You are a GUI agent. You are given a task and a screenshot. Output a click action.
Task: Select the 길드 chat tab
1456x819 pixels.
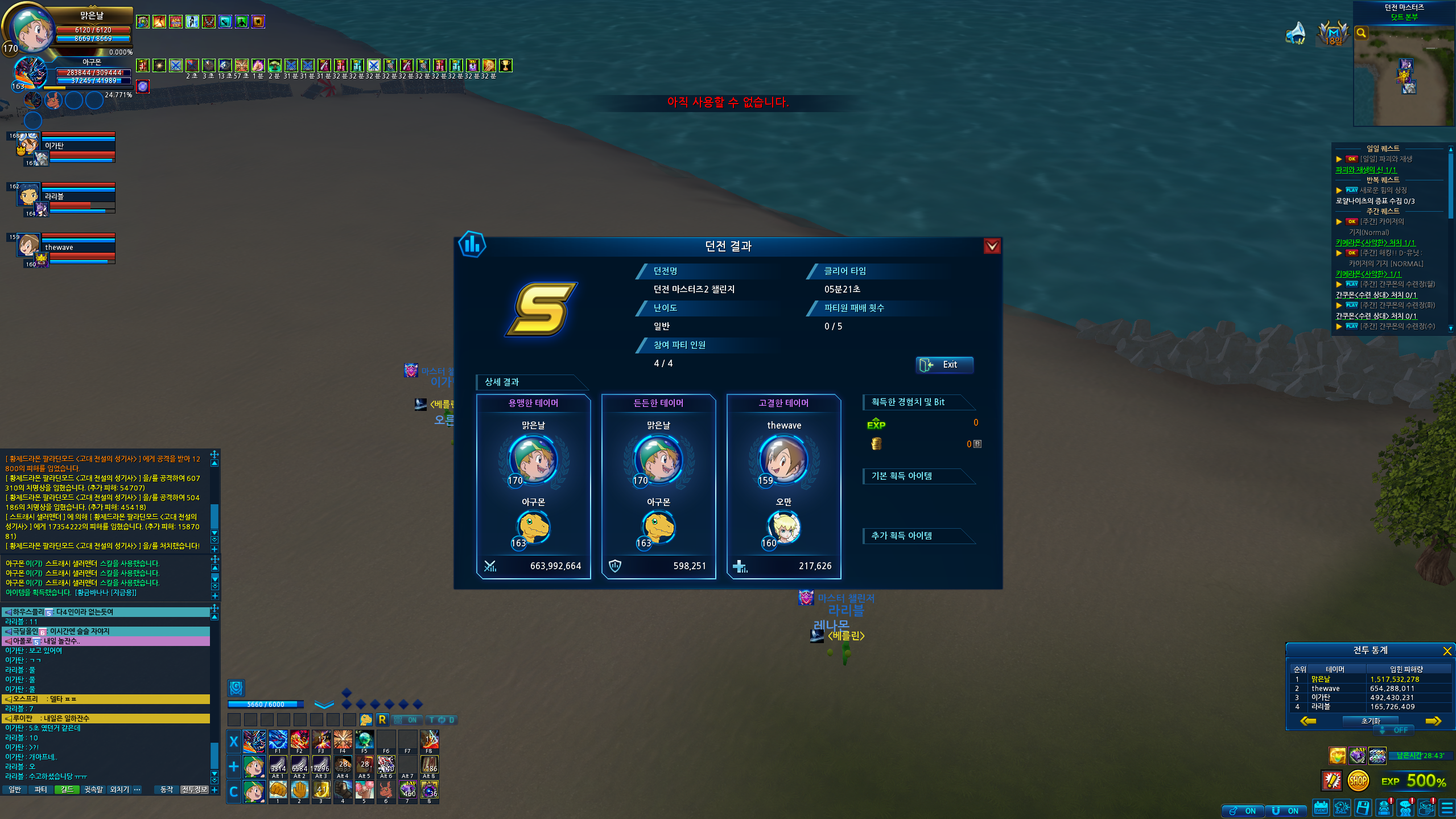tap(67, 789)
